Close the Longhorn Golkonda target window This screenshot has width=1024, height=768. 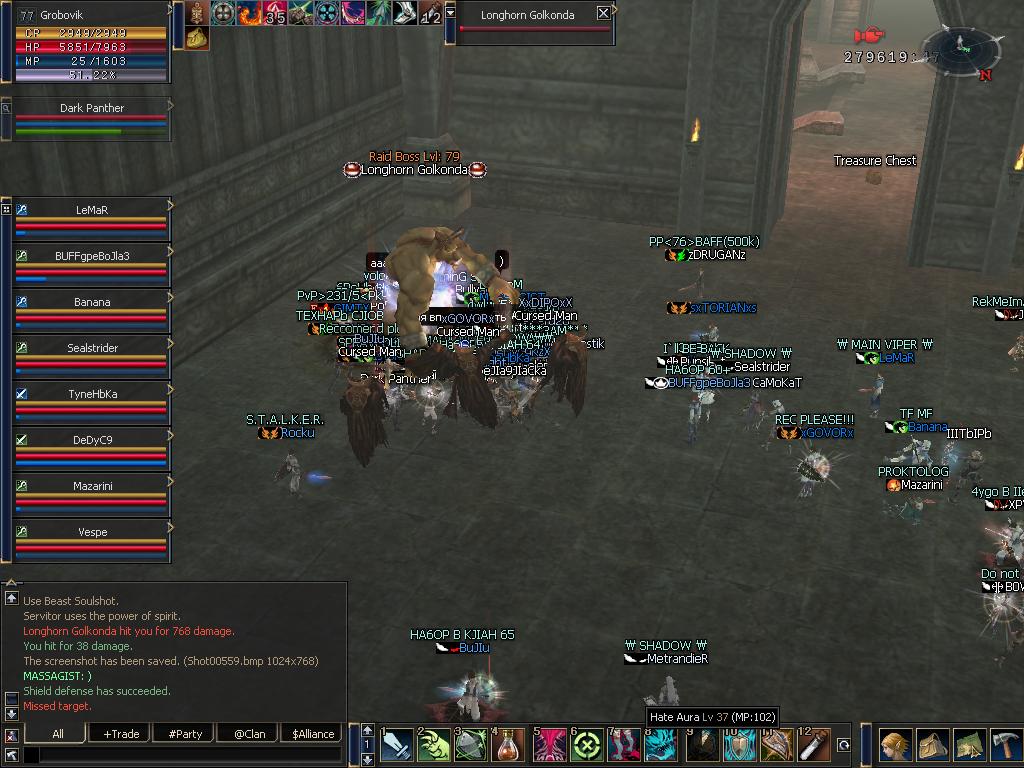603,14
